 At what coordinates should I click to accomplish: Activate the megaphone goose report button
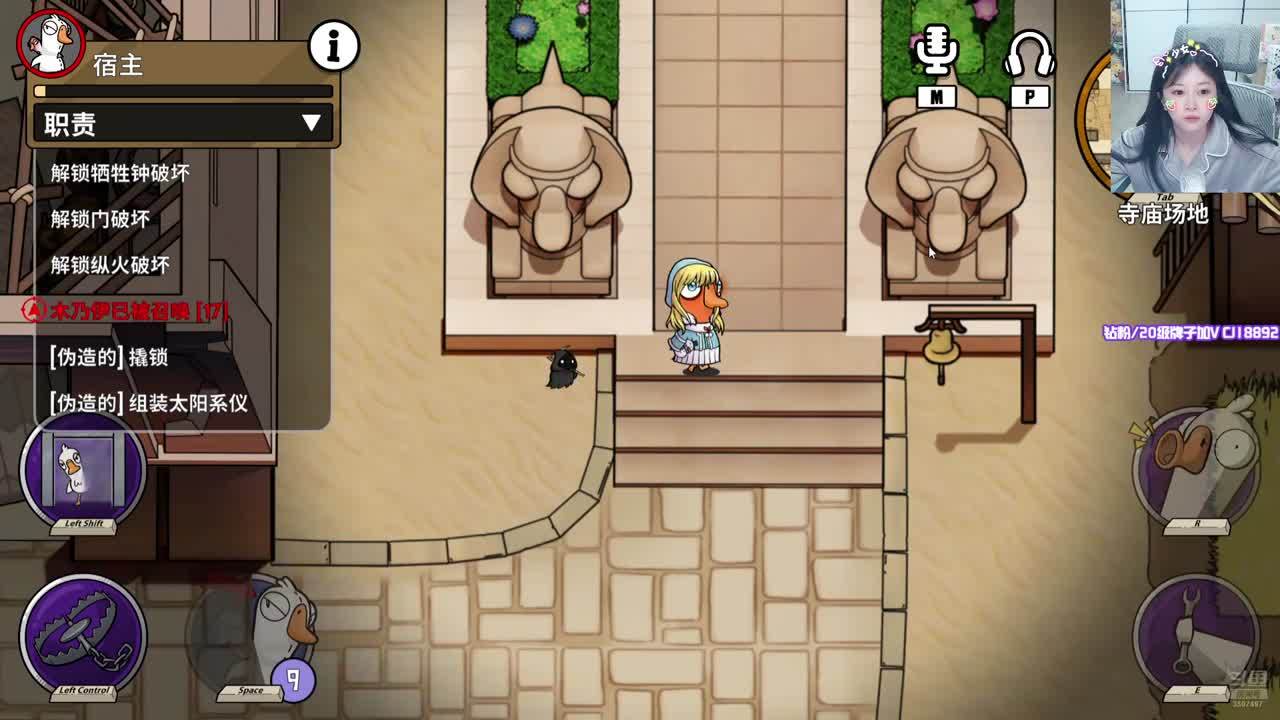point(1196,463)
